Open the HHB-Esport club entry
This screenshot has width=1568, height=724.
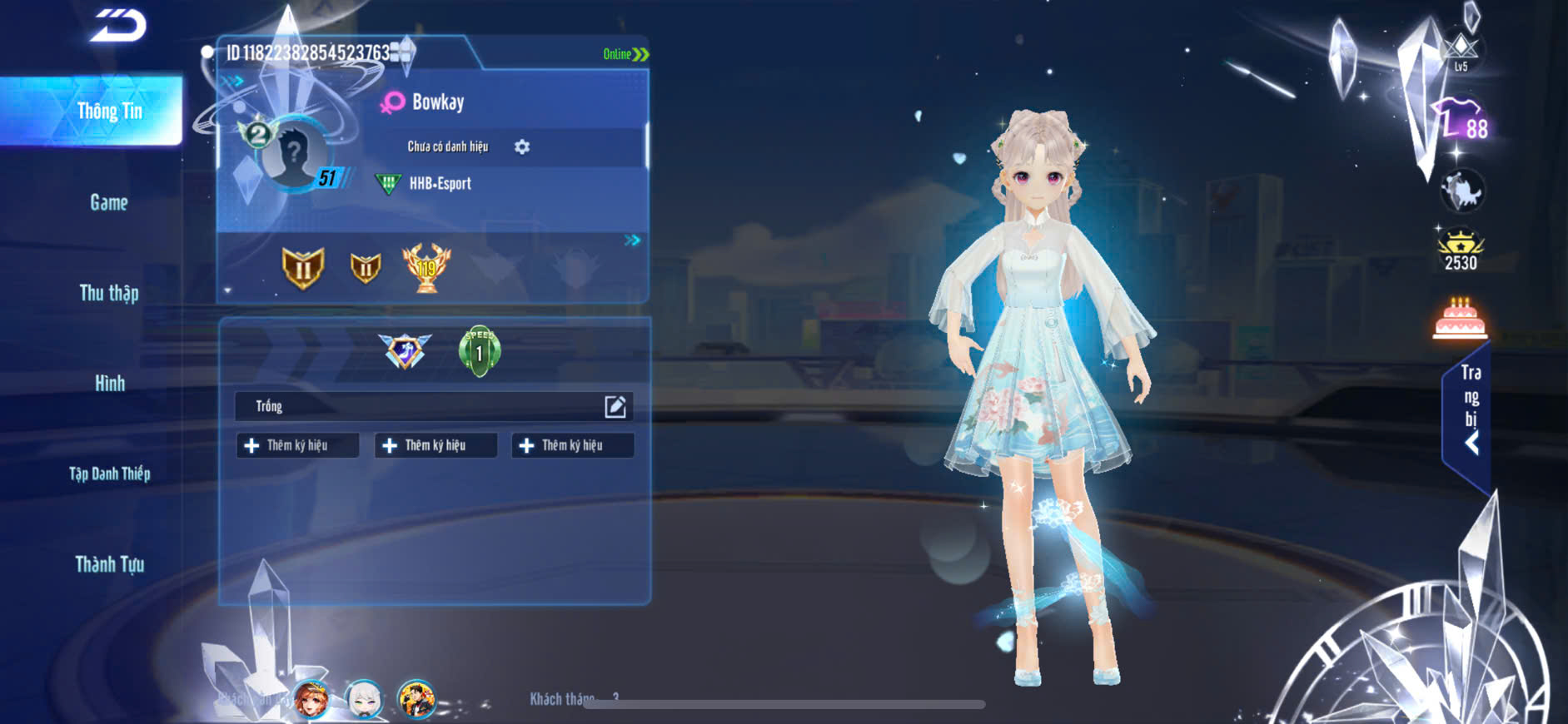[439, 183]
